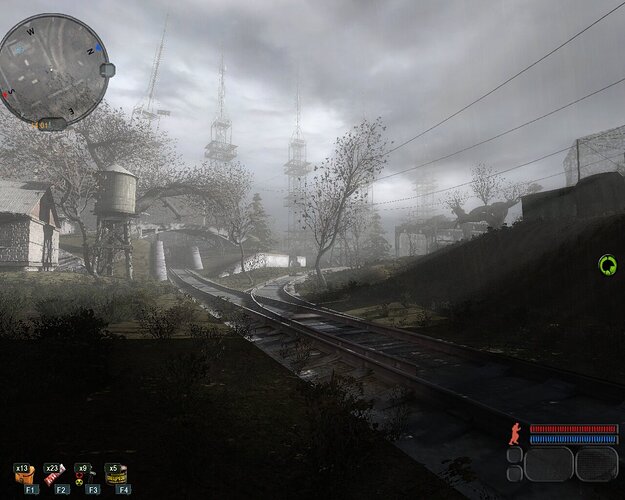Click the orange stalker stance icon

[515, 433]
